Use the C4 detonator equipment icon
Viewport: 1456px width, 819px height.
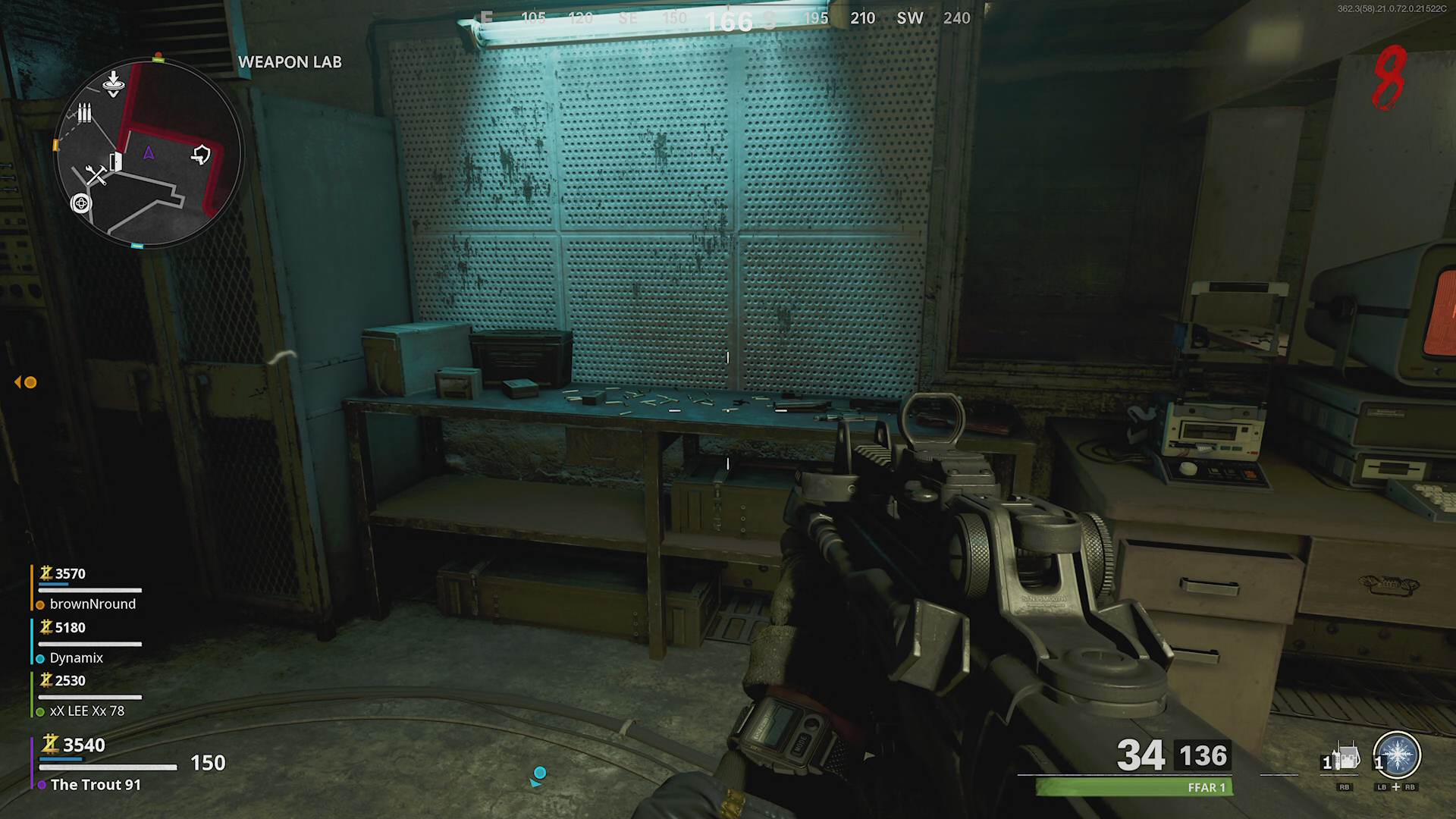[1346, 758]
